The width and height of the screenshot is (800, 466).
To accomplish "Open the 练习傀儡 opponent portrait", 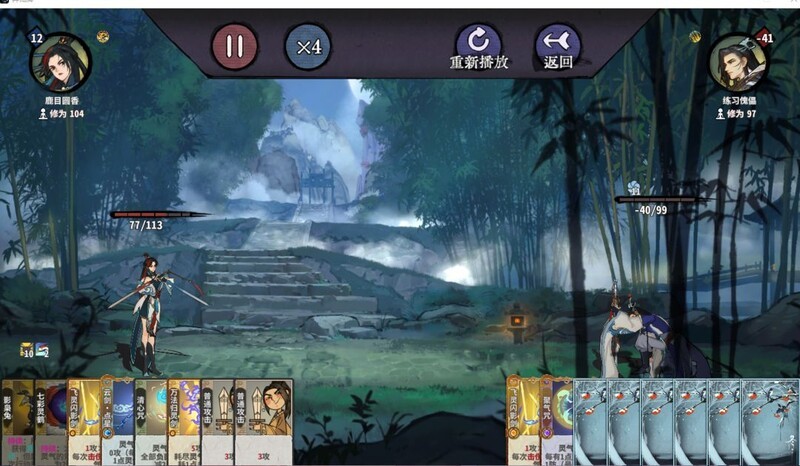I will [x=739, y=62].
